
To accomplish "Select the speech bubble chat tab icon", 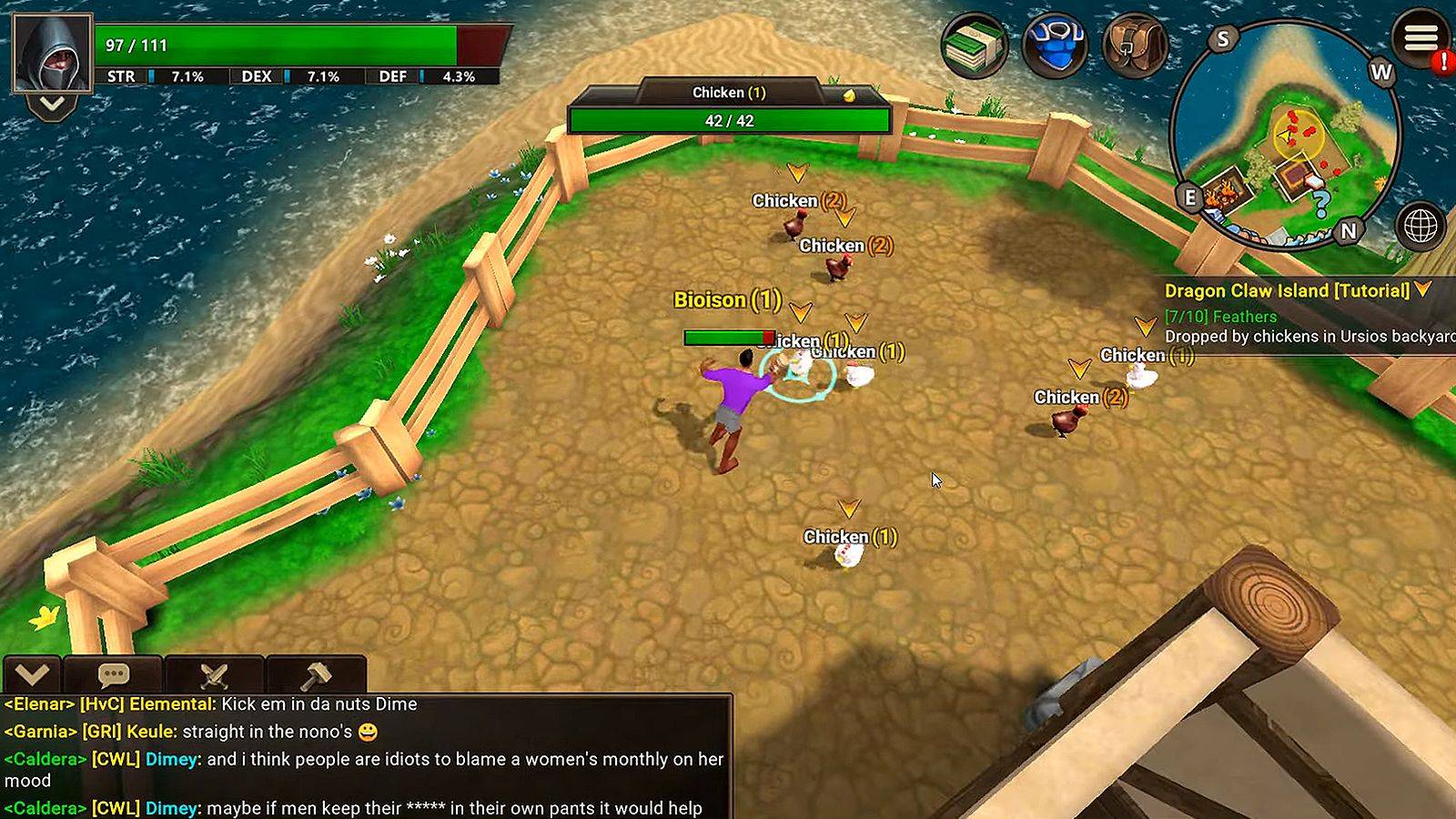I will [112, 674].
